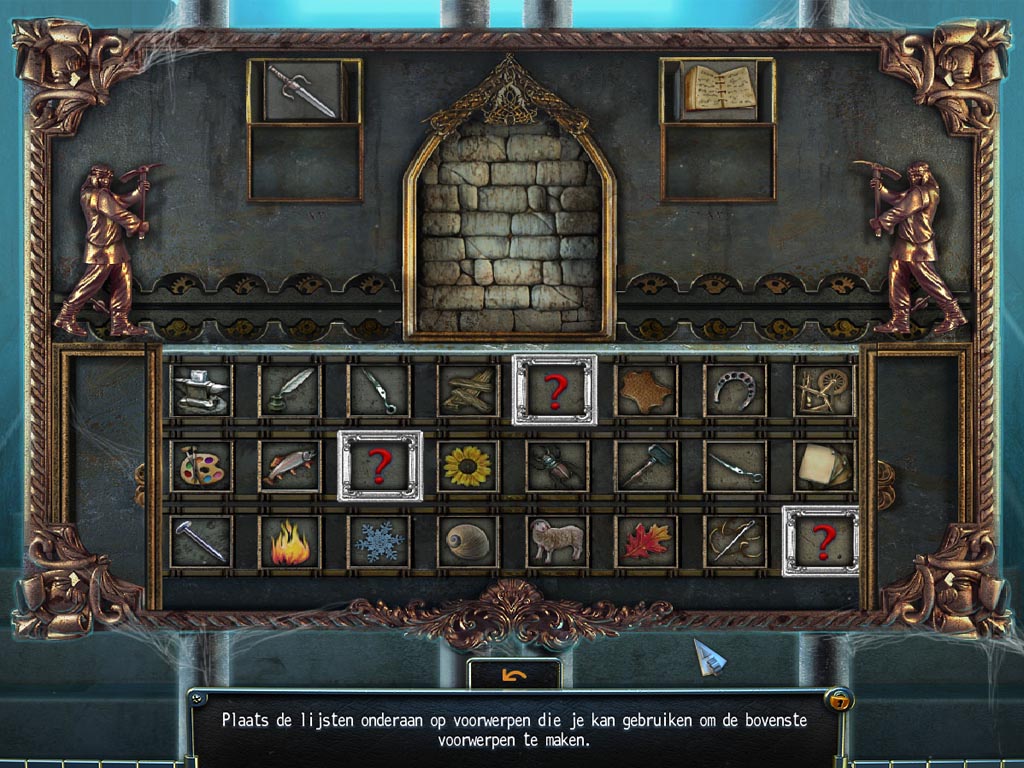Pick the crossed wooden planks tile
The image size is (1024, 768).
[467, 390]
